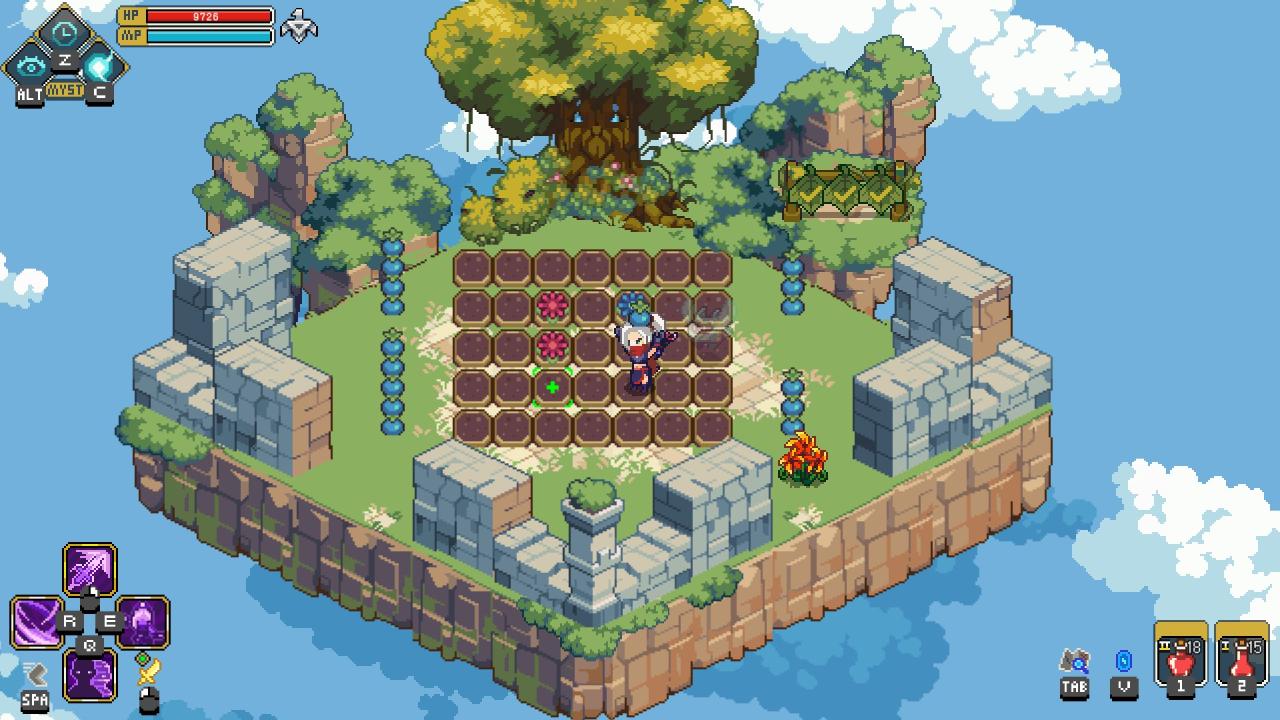Select the golden sword attack icon
Viewport: 1280px width, 720px height.
pyautogui.click(x=148, y=671)
